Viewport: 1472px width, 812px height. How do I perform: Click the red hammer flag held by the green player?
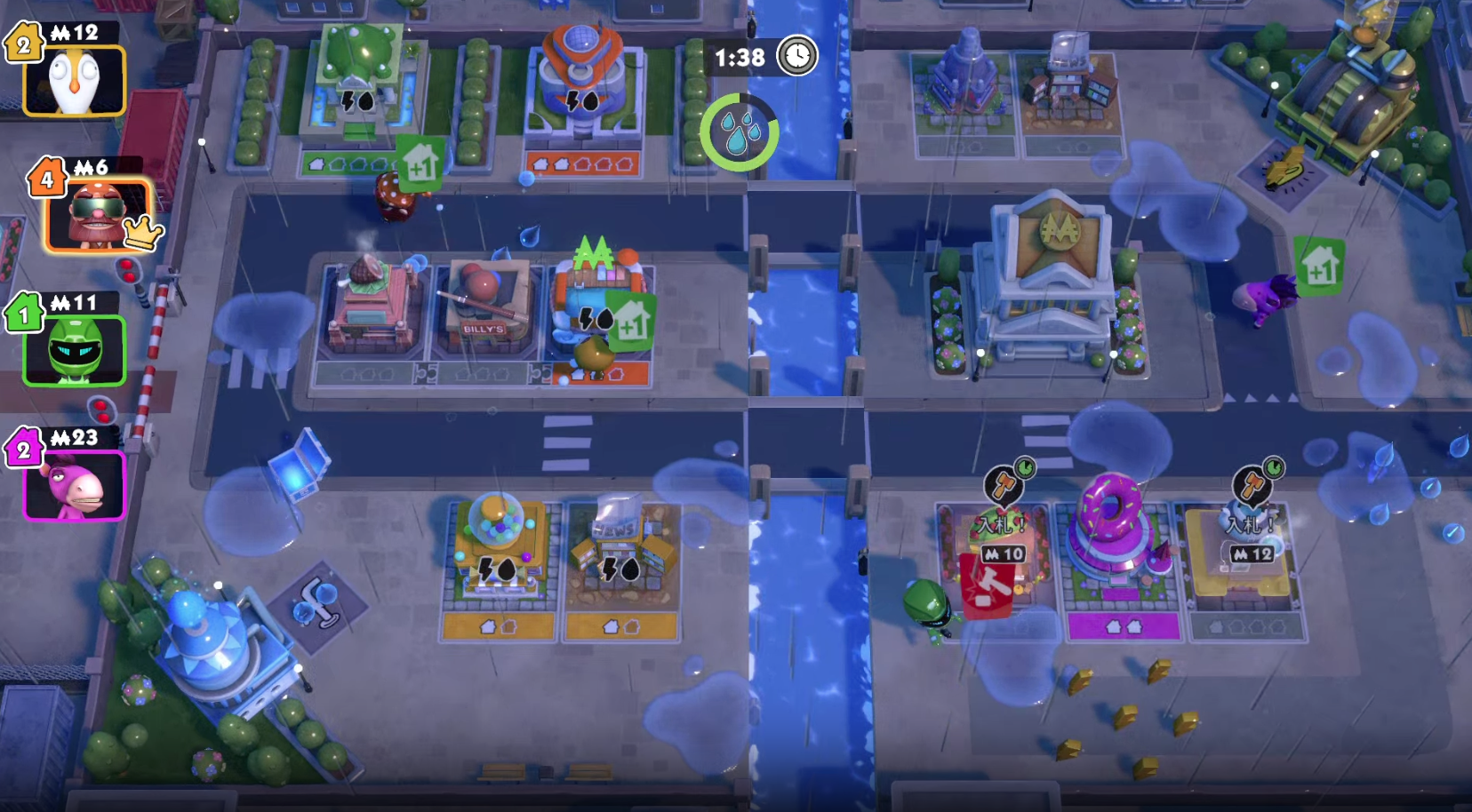click(987, 588)
